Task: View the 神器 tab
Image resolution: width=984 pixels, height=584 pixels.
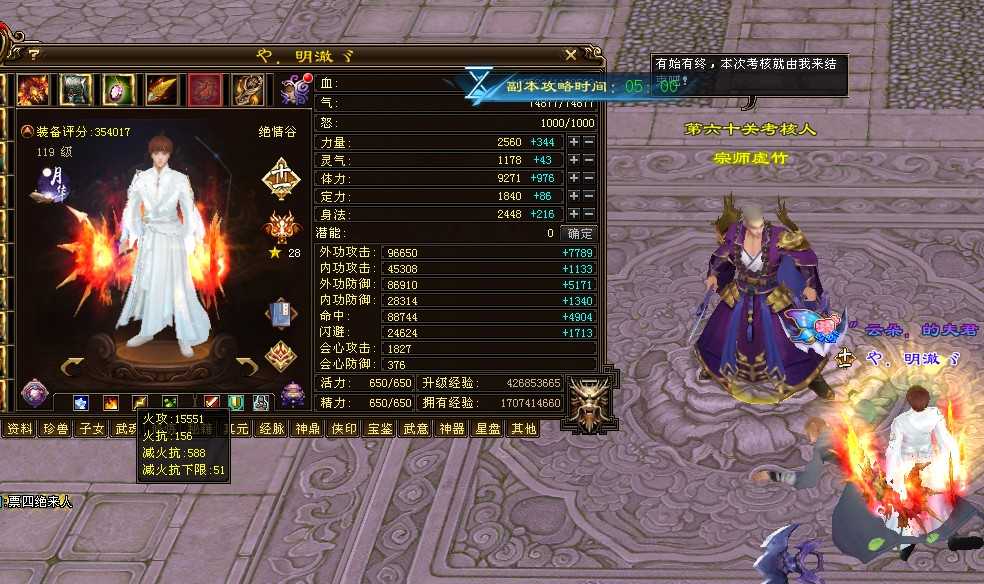Action: click(451, 429)
